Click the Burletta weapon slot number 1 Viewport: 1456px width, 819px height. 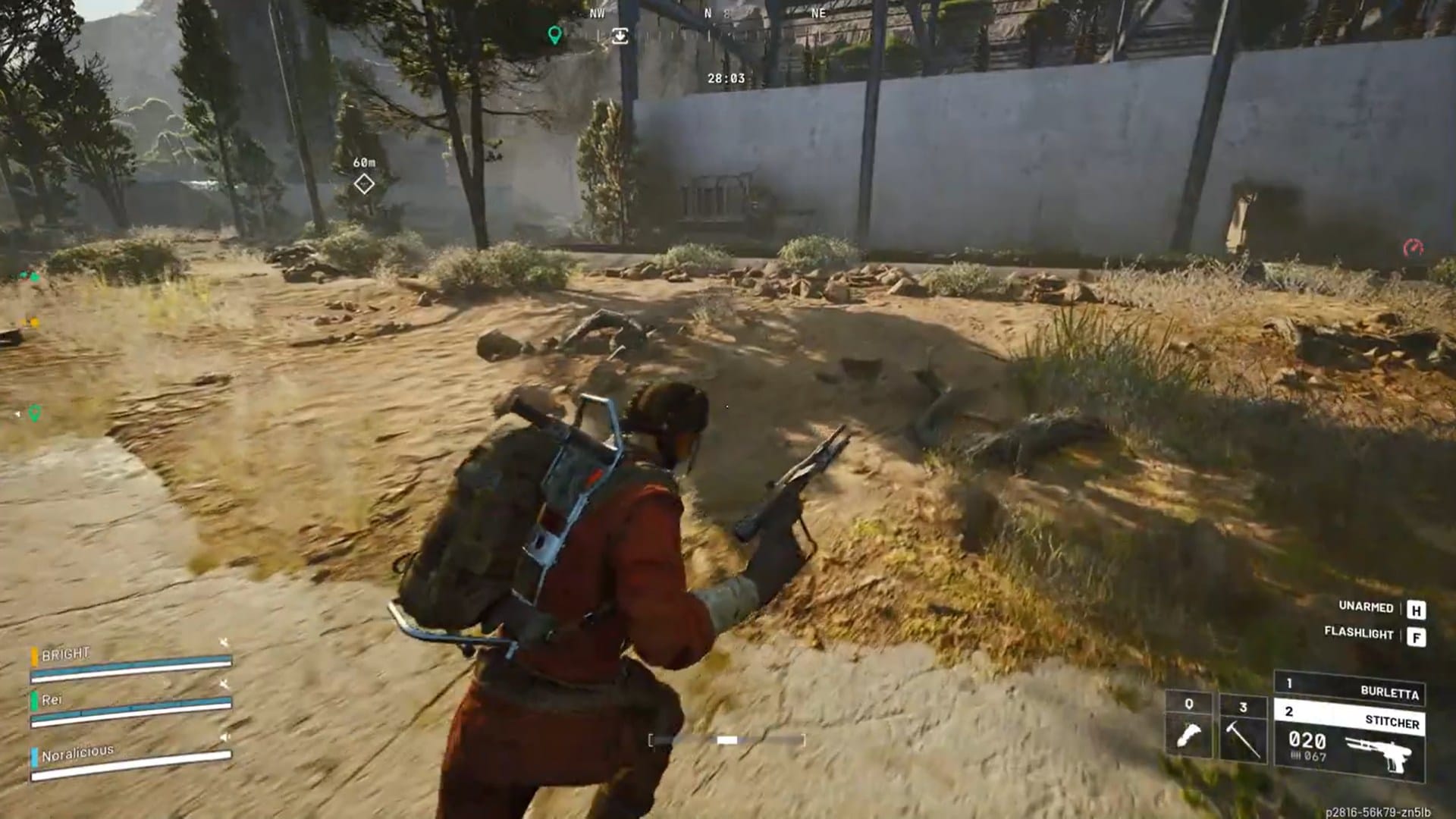click(x=1291, y=684)
